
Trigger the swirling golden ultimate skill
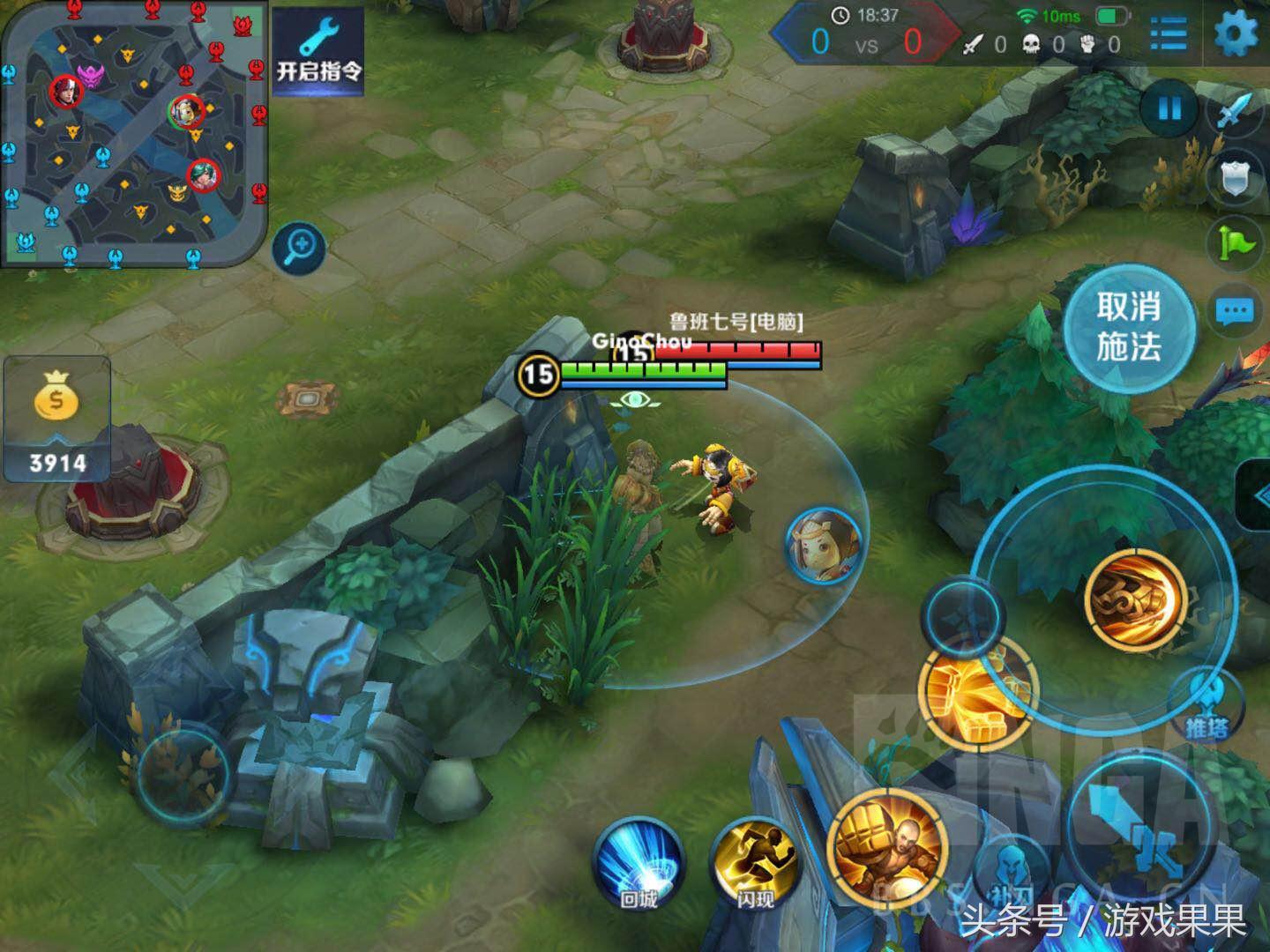1135,599
